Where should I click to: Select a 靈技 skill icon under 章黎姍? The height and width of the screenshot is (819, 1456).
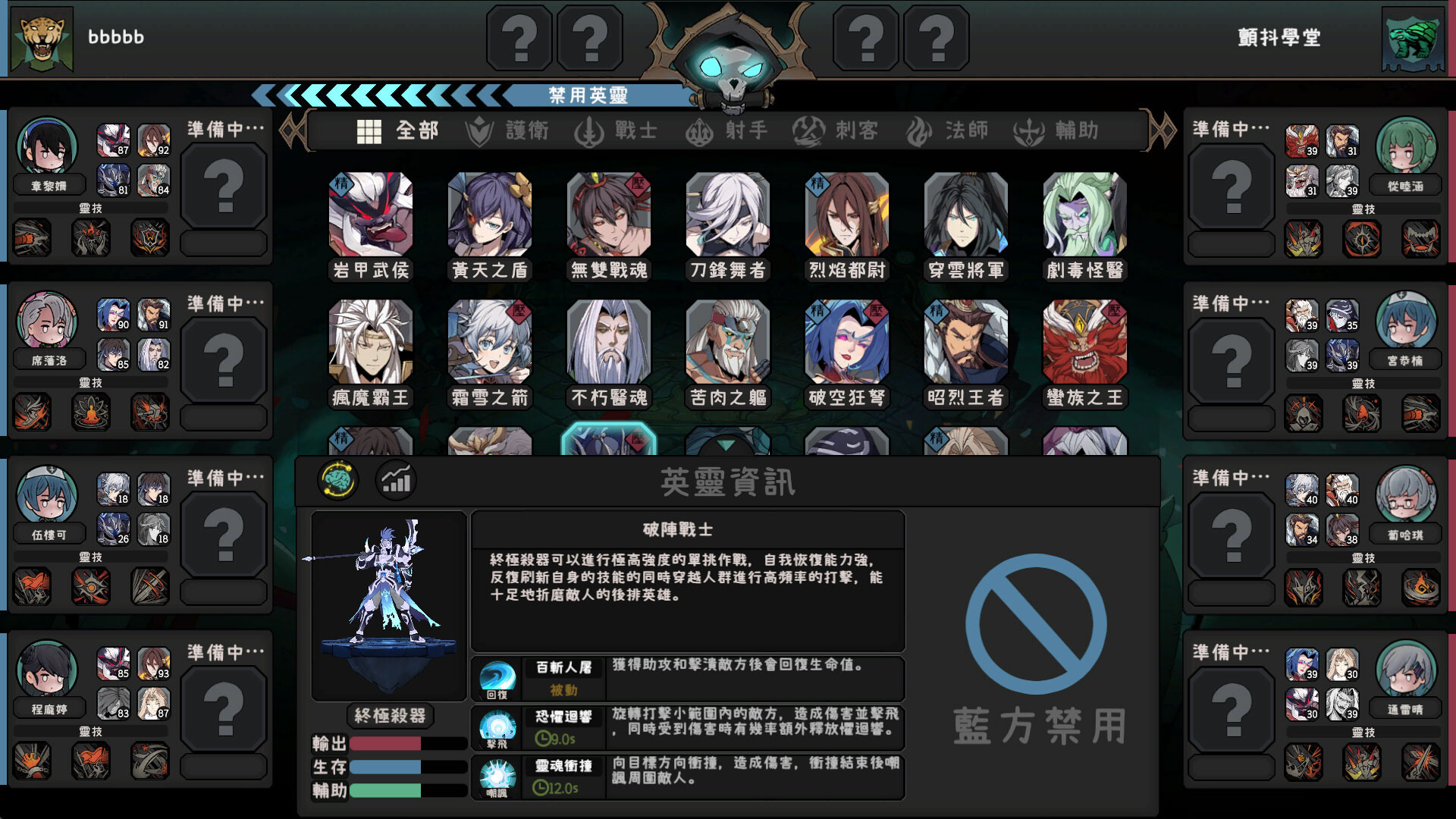click(x=33, y=237)
